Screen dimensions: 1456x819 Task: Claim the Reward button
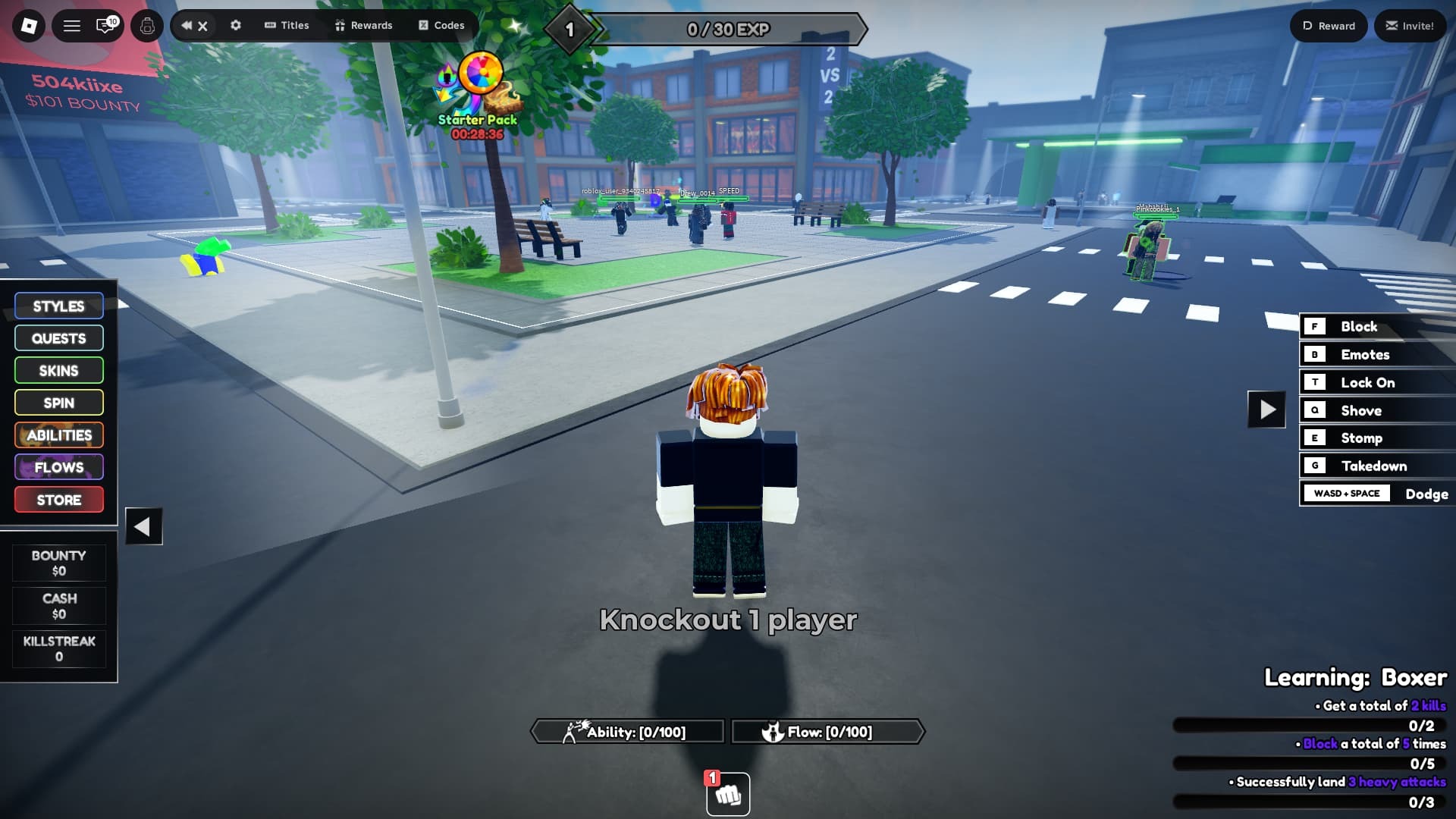[x=1328, y=25]
